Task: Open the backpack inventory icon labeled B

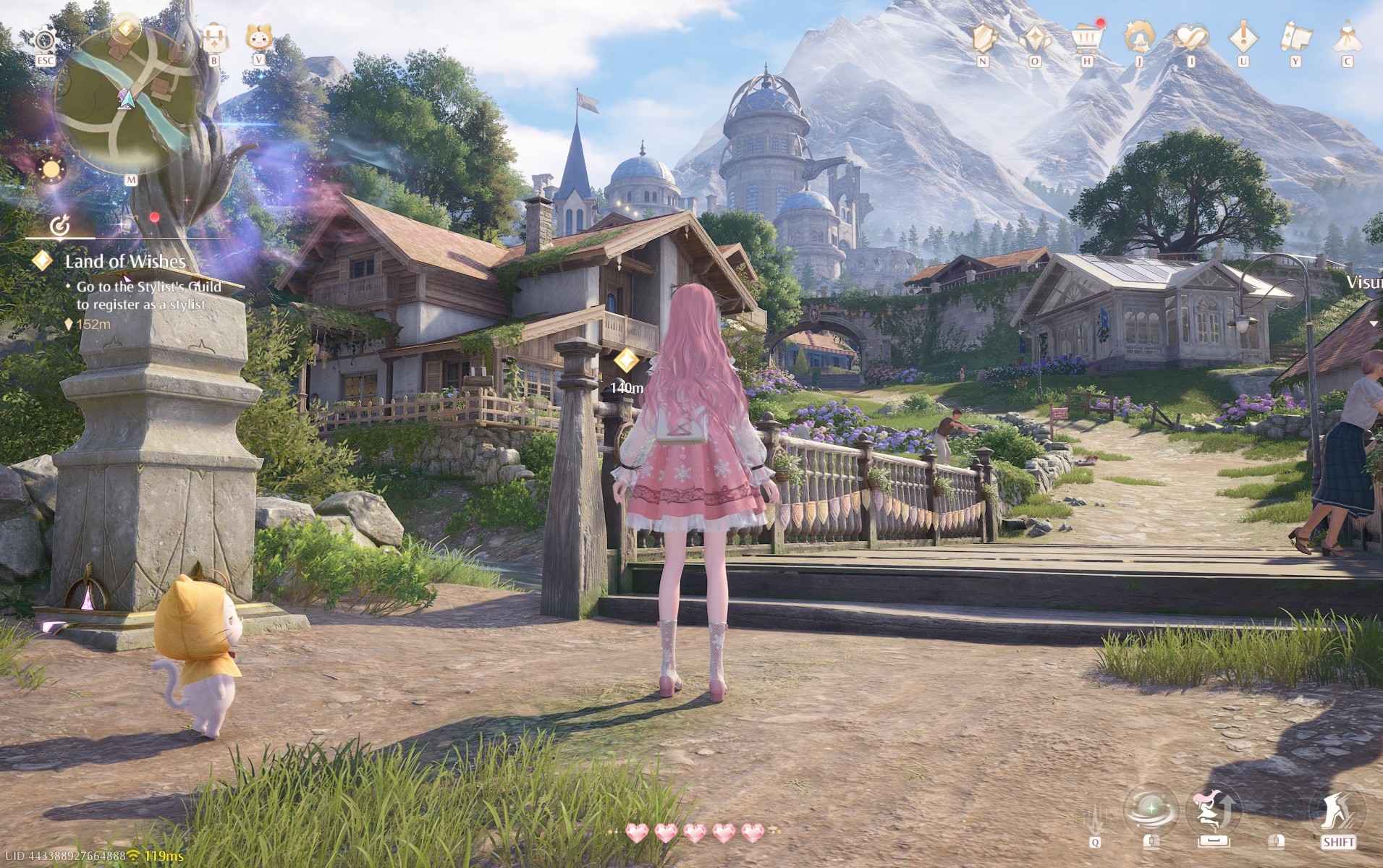Action: 213,36
